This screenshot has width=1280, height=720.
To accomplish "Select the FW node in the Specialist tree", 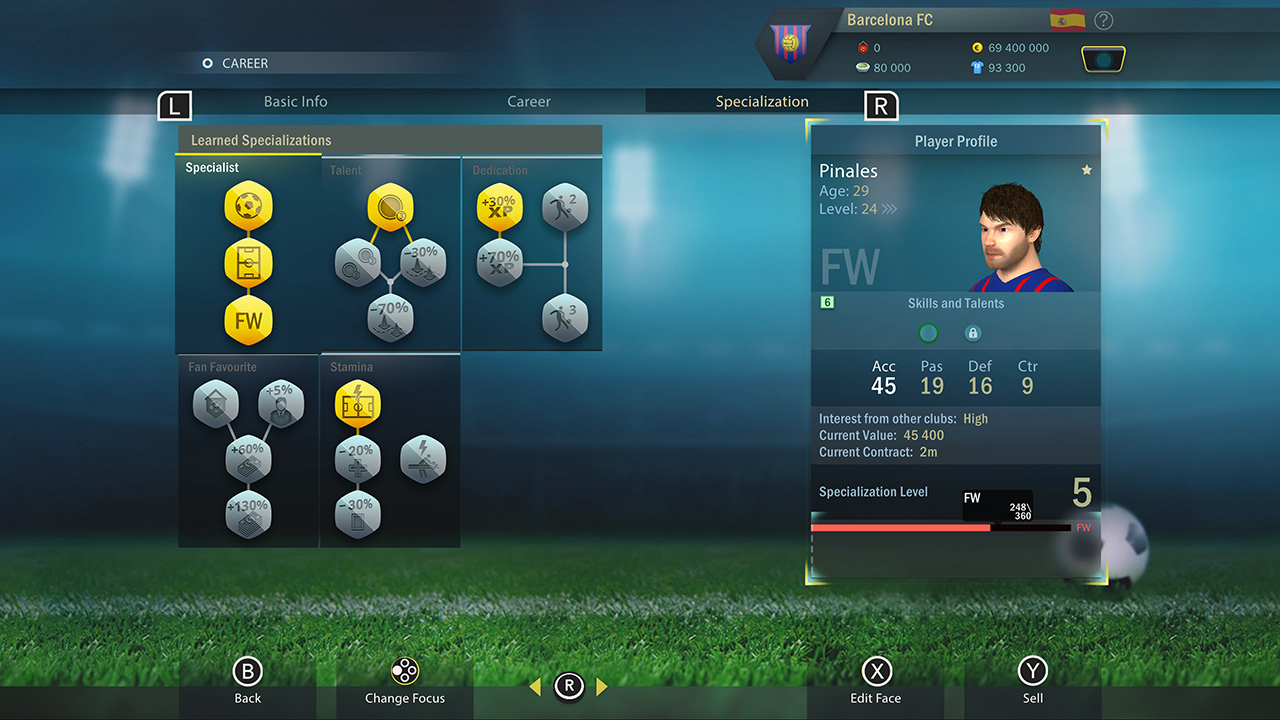I will (x=247, y=320).
